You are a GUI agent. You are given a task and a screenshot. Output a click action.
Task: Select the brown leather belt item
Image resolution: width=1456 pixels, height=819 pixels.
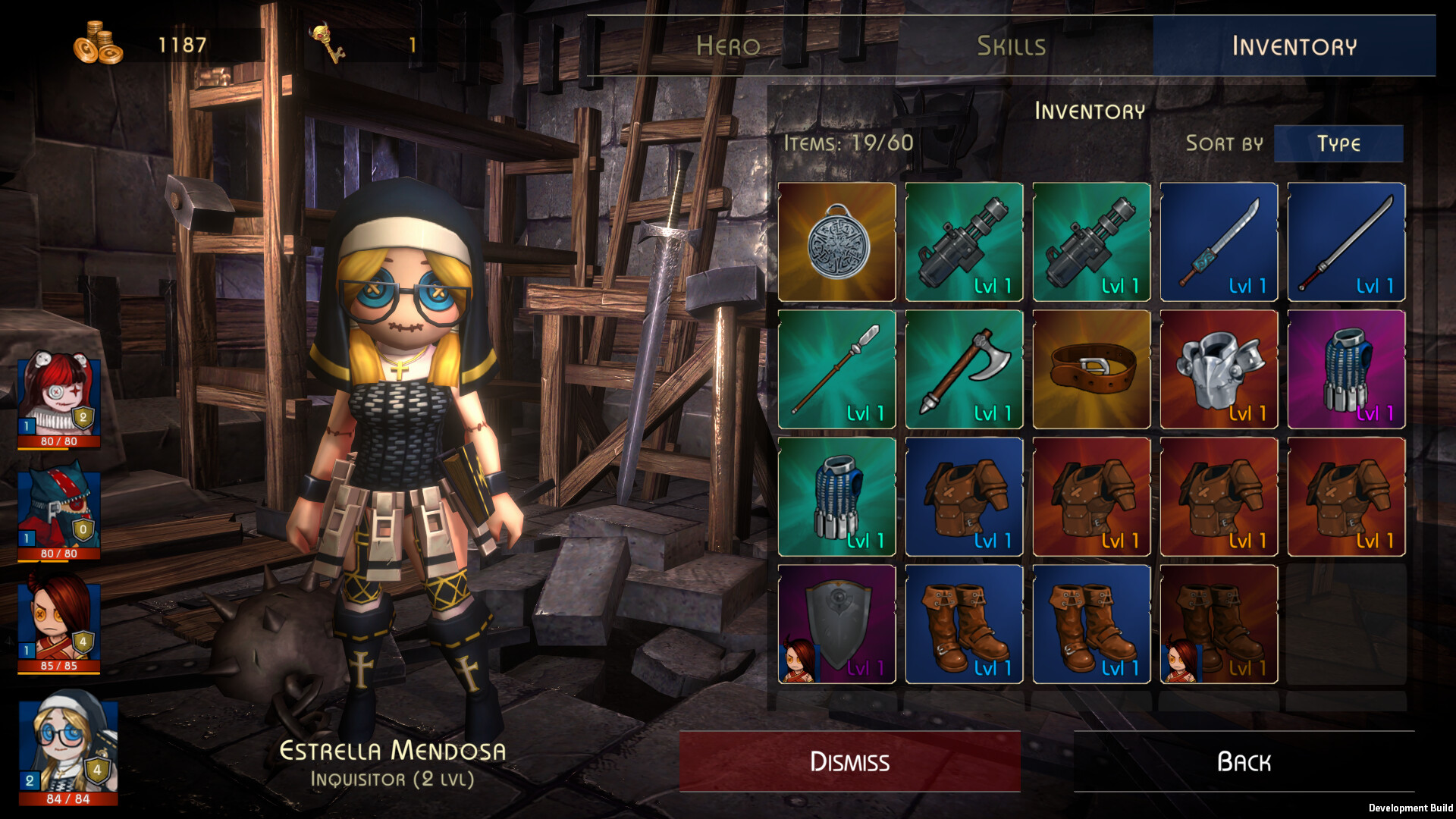coord(1091,369)
